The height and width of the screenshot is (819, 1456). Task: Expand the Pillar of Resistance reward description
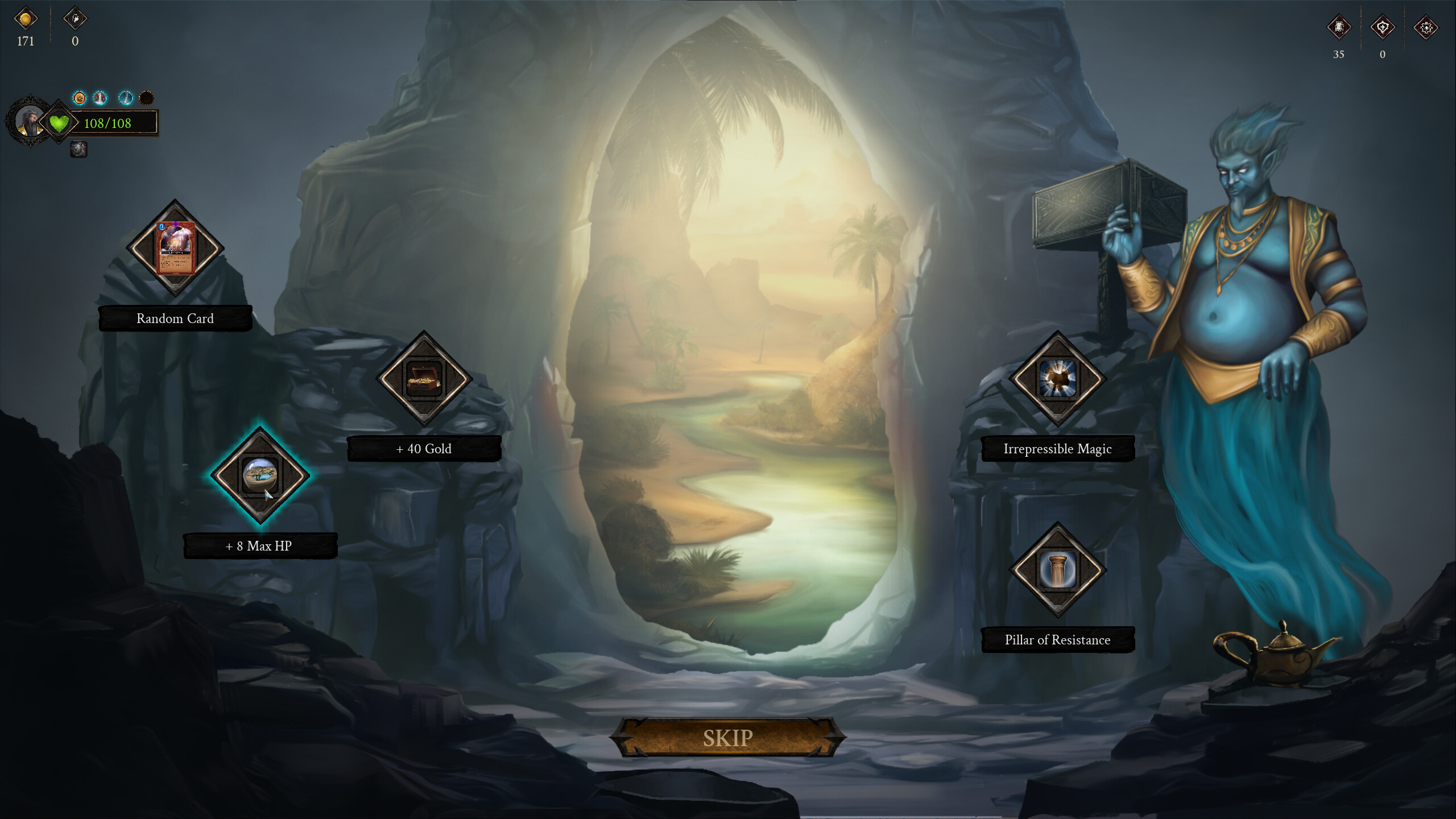point(1057,640)
